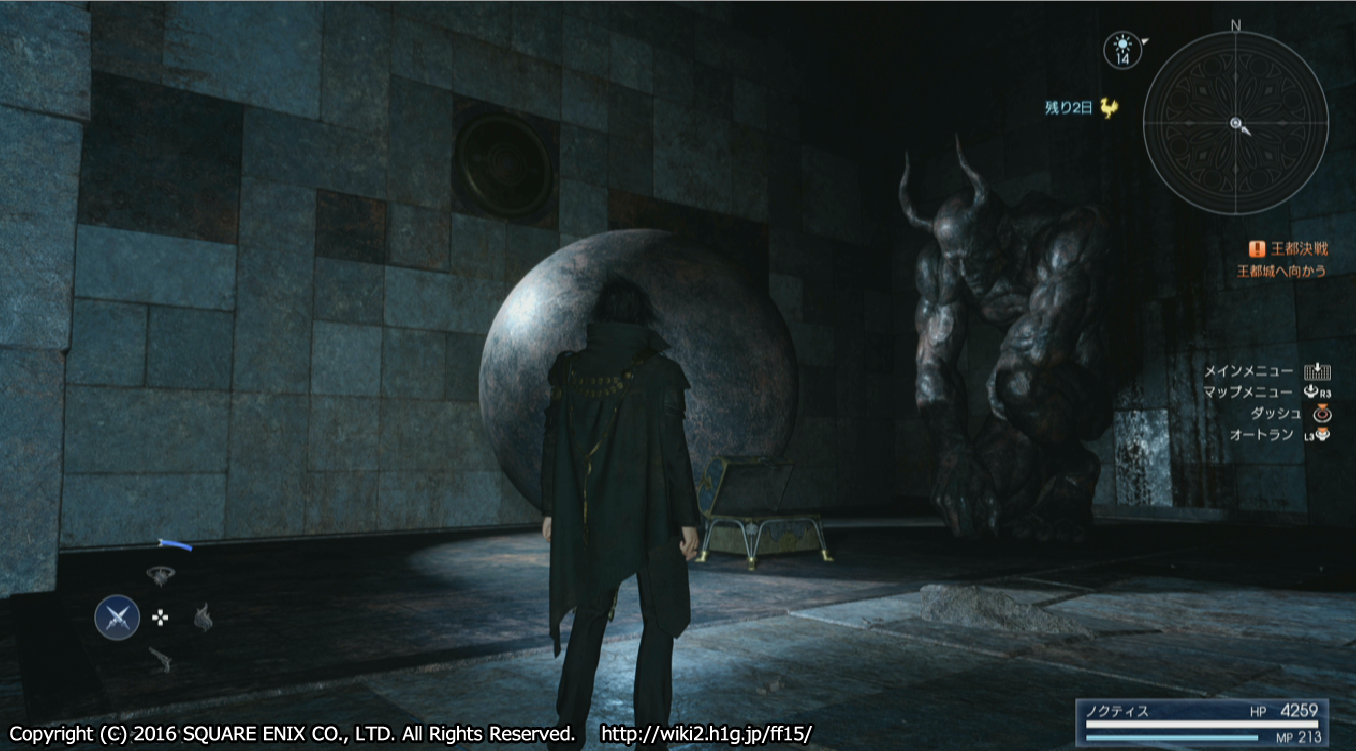
Task: Click the sun time-of-day clock icon
Action: tap(1121, 49)
